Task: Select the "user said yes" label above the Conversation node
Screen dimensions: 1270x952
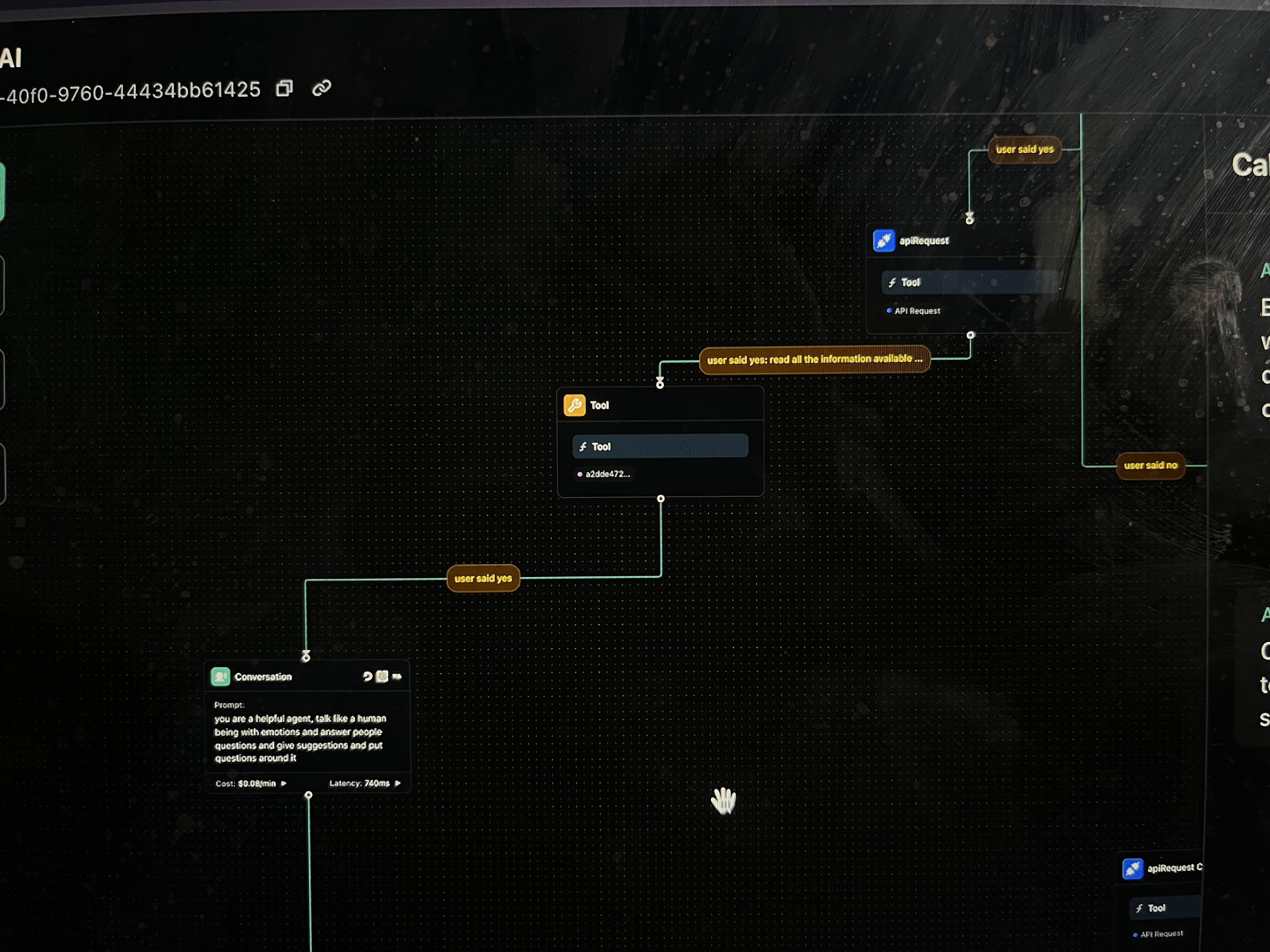Action: (483, 578)
